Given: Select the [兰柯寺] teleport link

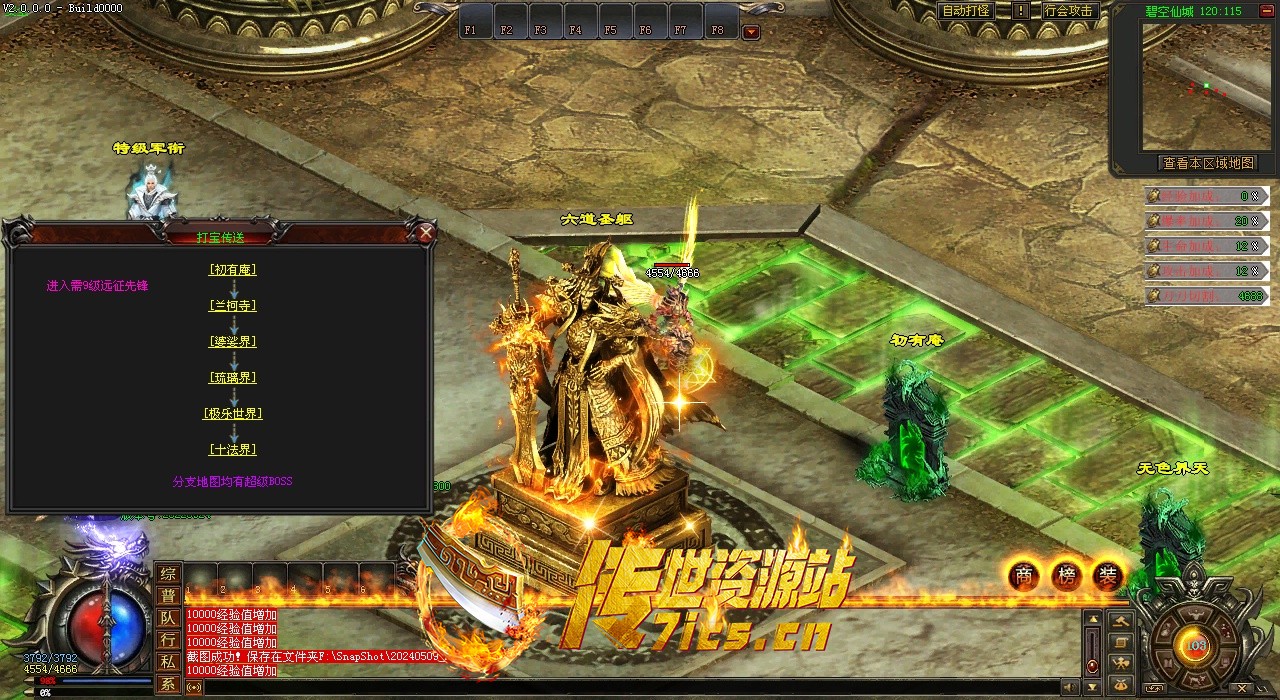Looking at the screenshot, I should pyautogui.click(x=233, y=305).
